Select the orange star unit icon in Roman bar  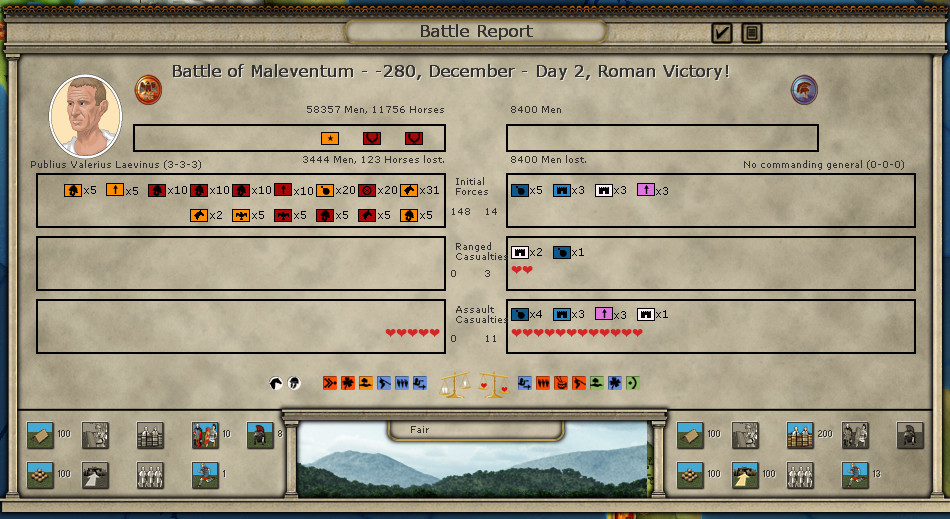click(330, 138)
